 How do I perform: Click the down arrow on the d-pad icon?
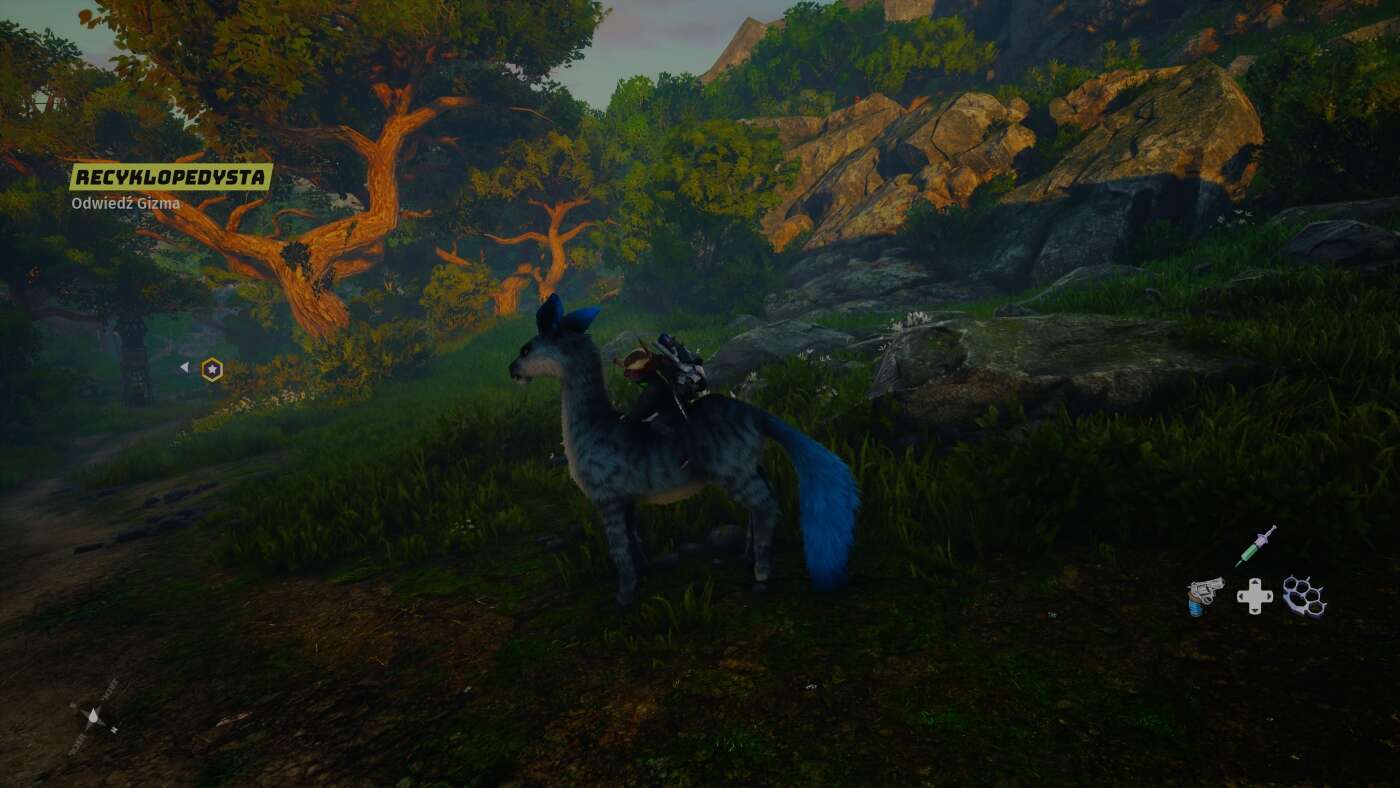point(1255,611)
